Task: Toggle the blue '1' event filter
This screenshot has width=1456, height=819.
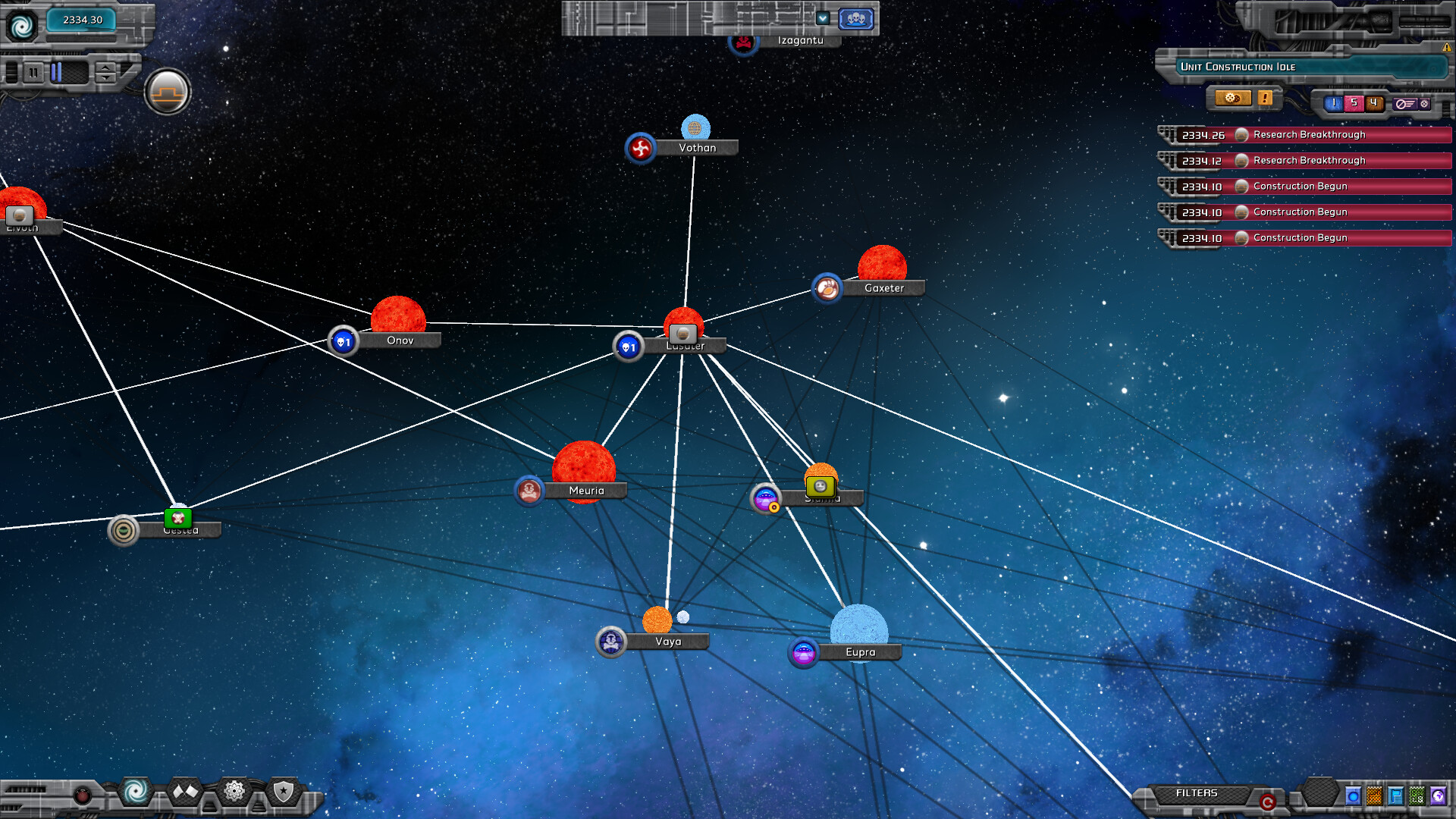Action: [x=1333, y=102]
